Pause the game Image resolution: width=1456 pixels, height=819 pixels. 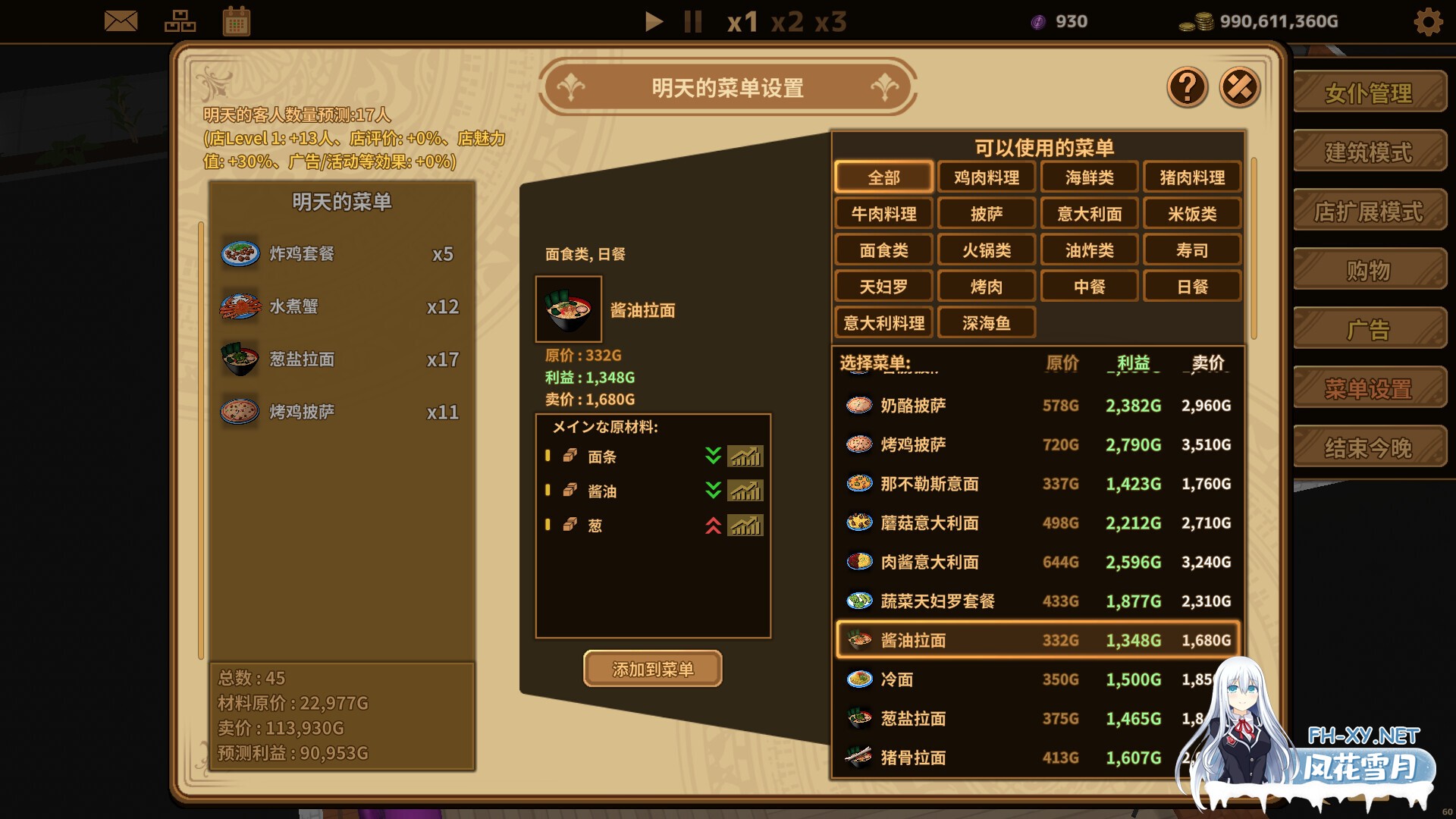692,22
